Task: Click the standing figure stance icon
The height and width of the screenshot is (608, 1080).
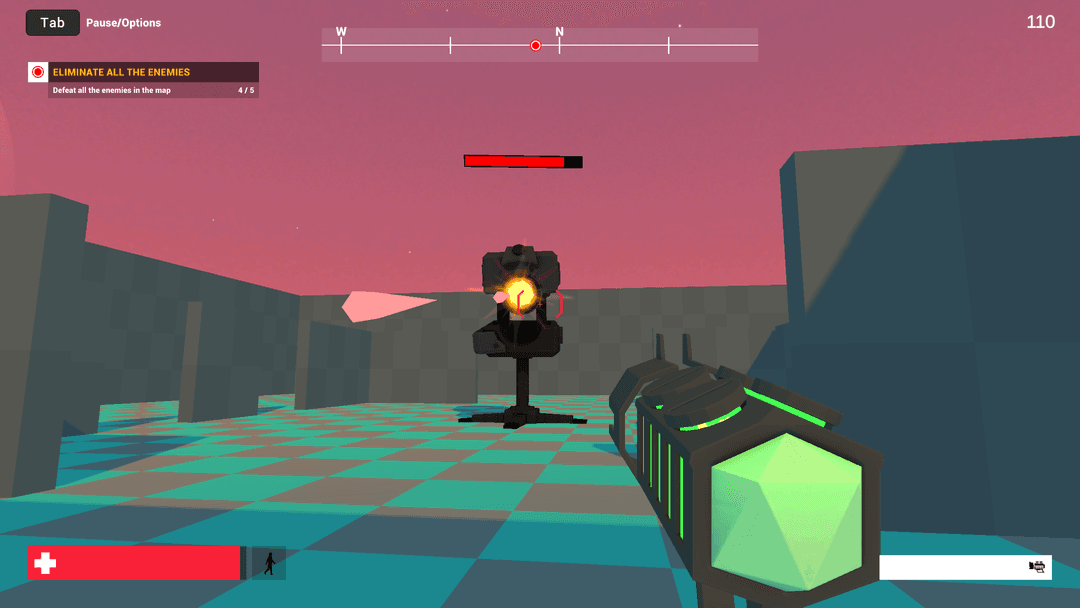Action: (x=269, y=563)
